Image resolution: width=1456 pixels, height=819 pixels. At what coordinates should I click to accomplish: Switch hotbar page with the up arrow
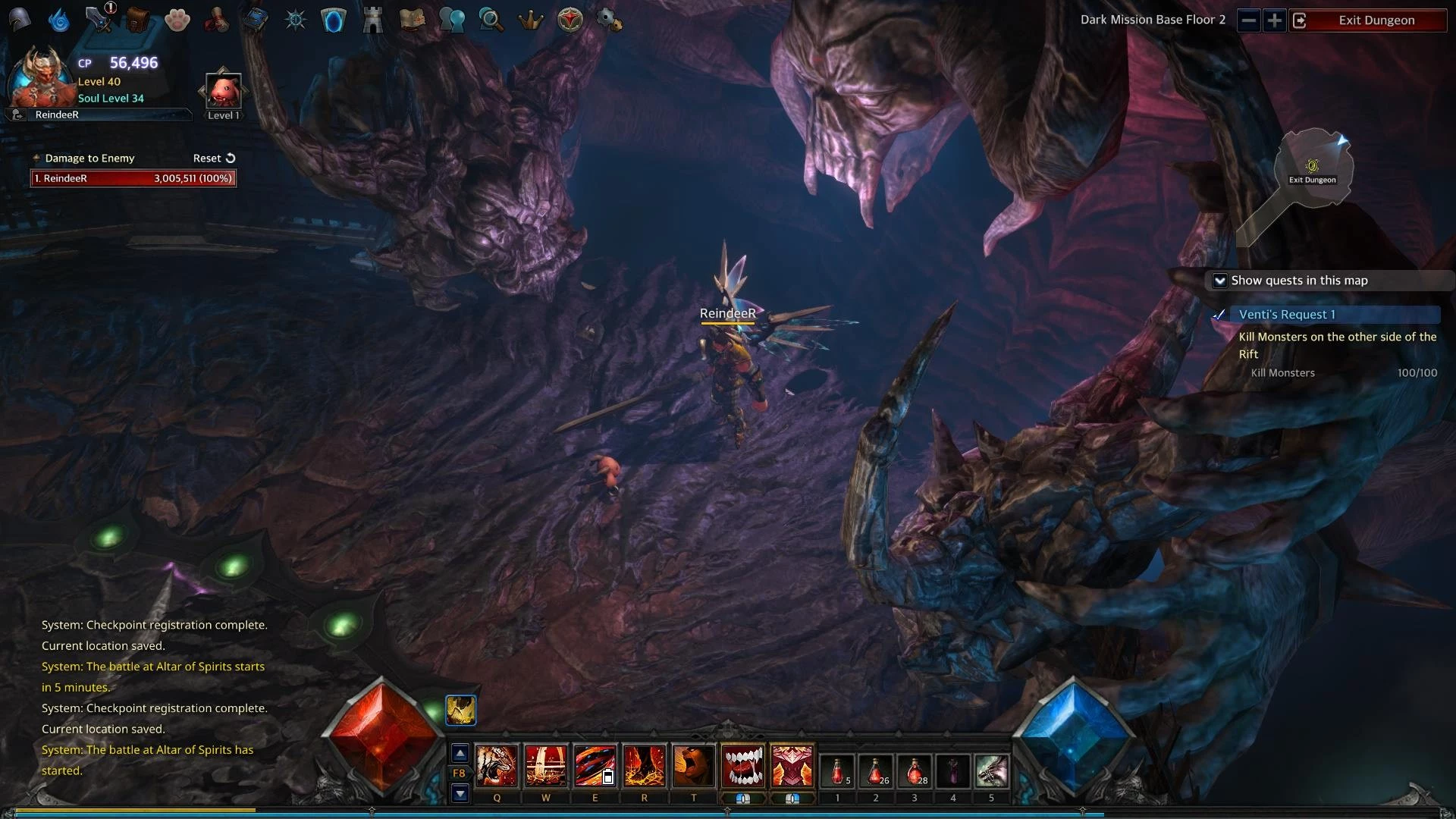pyautogui.click(x=460, y=753)
